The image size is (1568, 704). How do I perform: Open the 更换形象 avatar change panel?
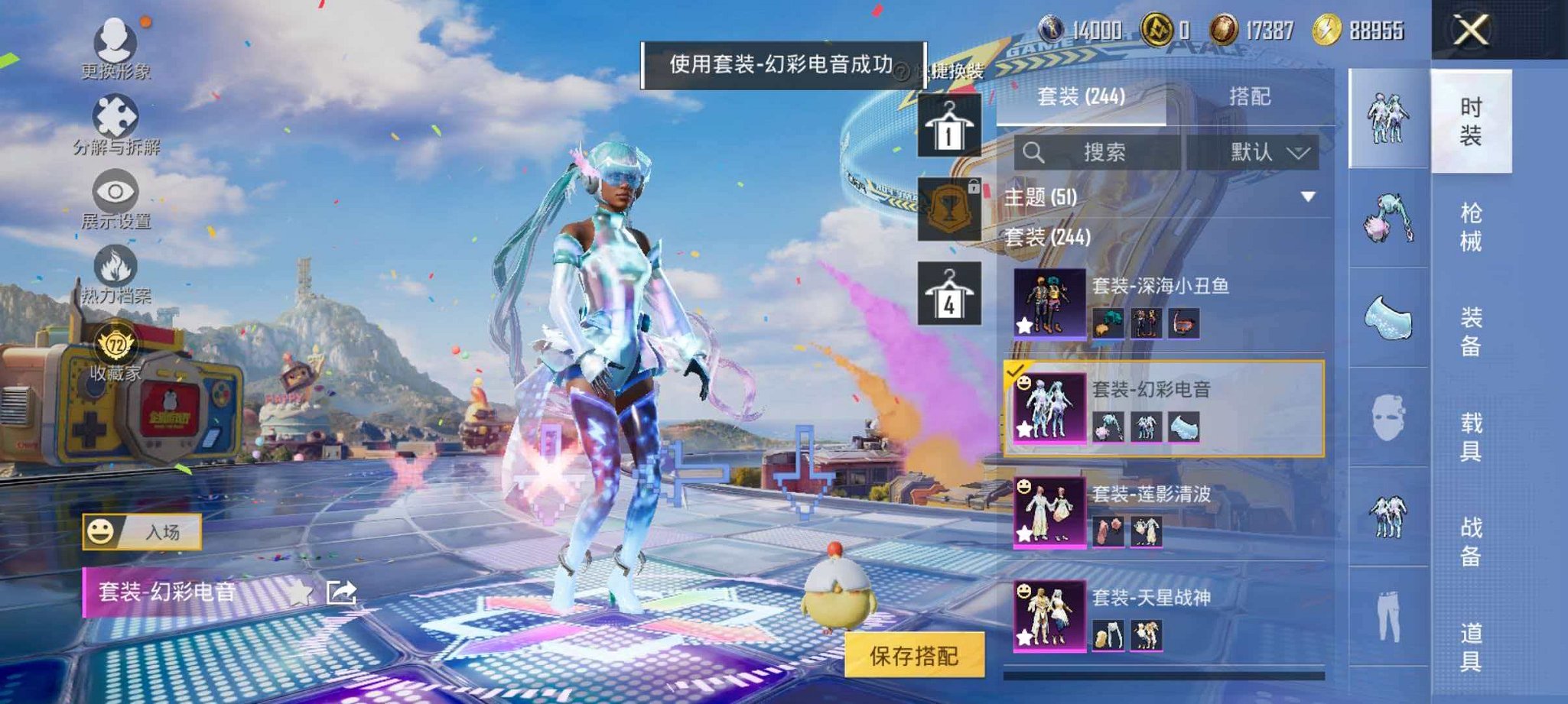(x=115, y=42)
